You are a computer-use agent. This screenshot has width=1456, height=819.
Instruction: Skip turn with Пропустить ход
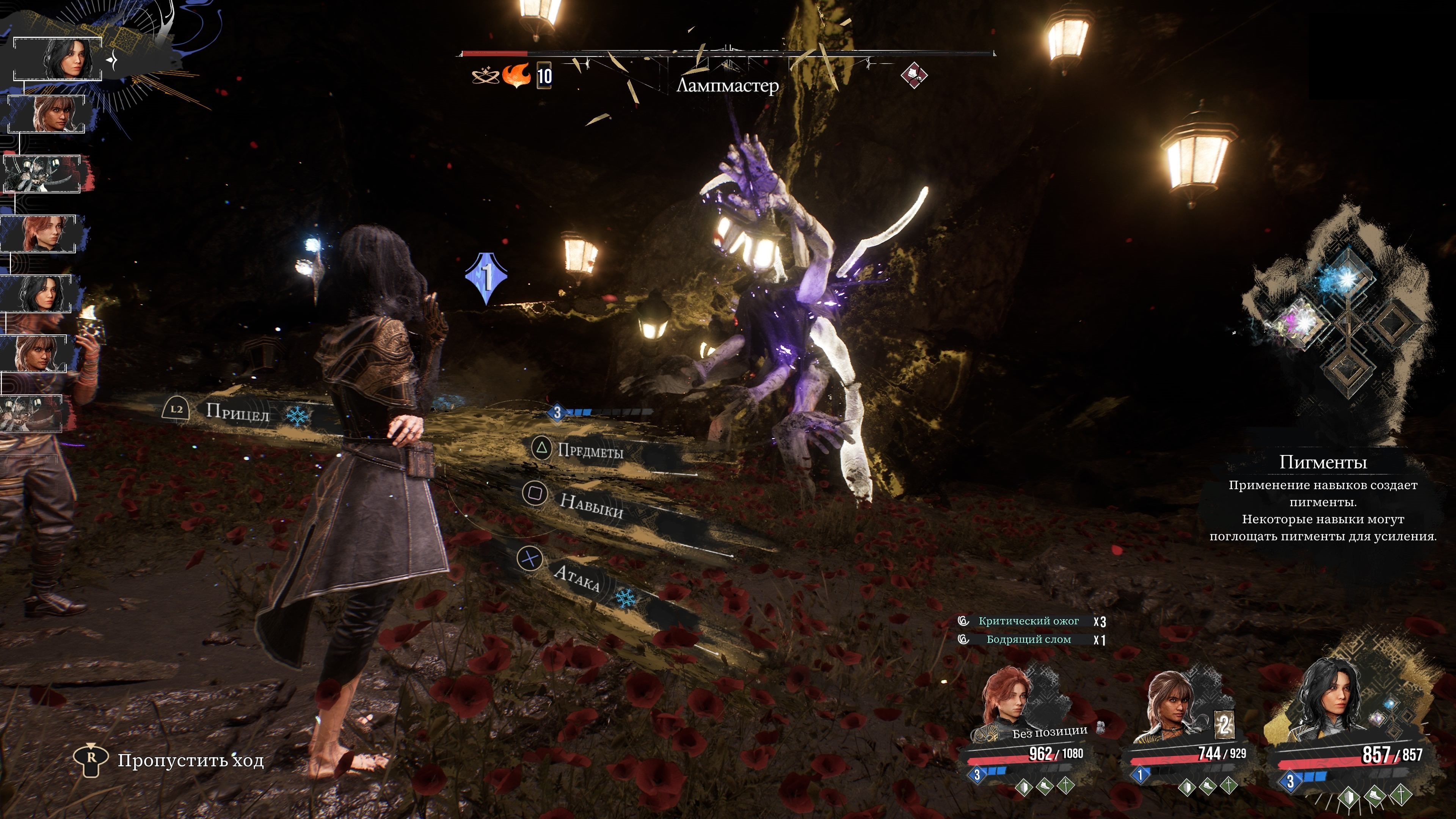coord(190,761)
